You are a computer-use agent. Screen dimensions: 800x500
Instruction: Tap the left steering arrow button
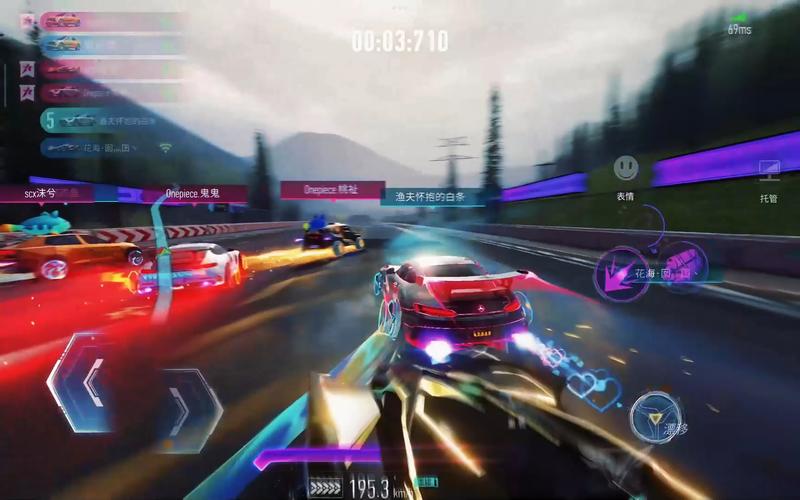86,383
